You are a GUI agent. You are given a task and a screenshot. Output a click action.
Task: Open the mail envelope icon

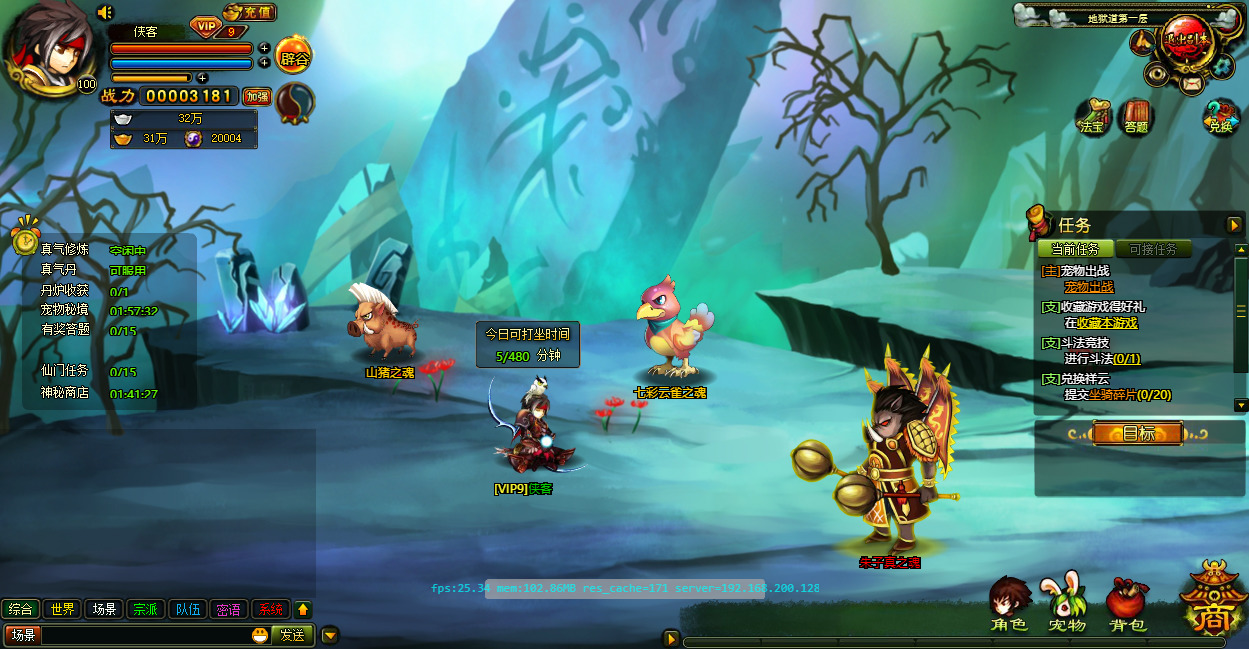pyautogui.click(x=1190, y=84)
